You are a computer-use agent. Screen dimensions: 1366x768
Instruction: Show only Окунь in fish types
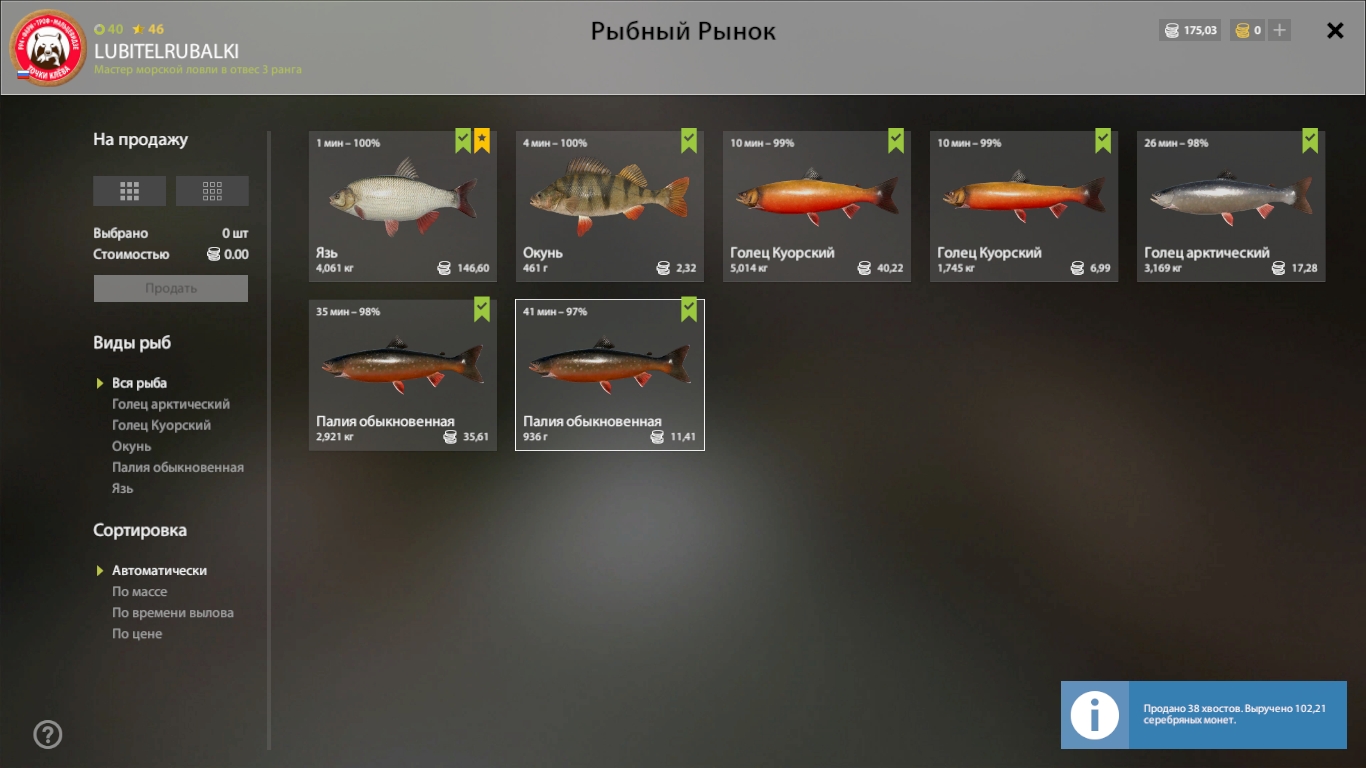coord(132,446)
